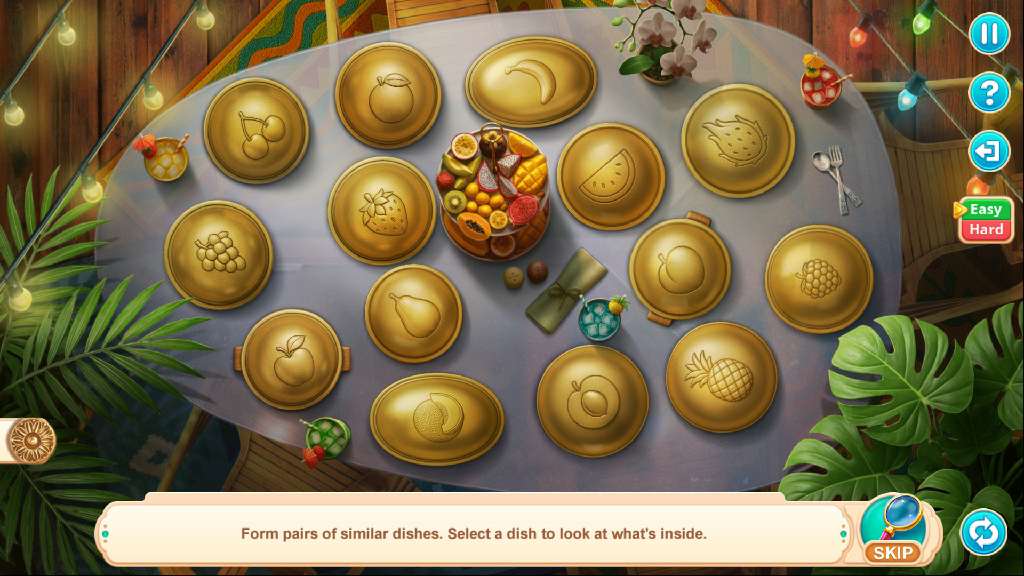This screenshot has width=1024, height=576.
Task: Select the strawberry dish lid
Action: click(381, 211)
